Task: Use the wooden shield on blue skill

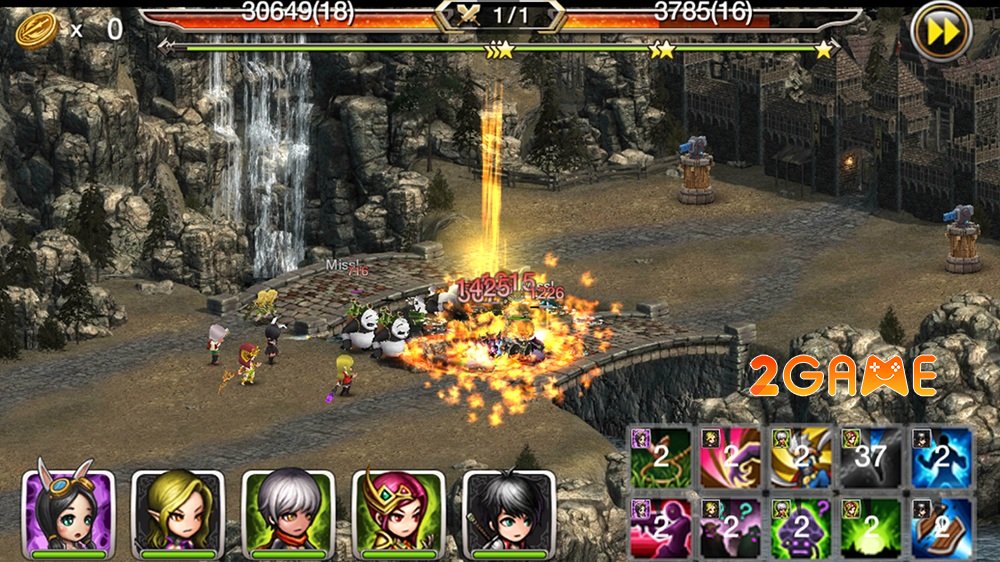Action: point(941,527)
